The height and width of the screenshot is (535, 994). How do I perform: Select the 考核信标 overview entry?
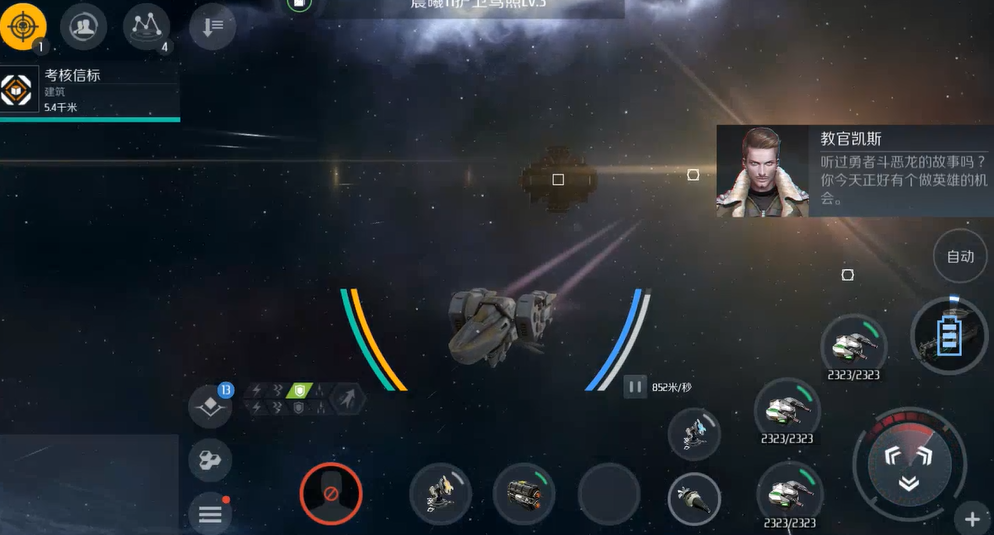90,91
